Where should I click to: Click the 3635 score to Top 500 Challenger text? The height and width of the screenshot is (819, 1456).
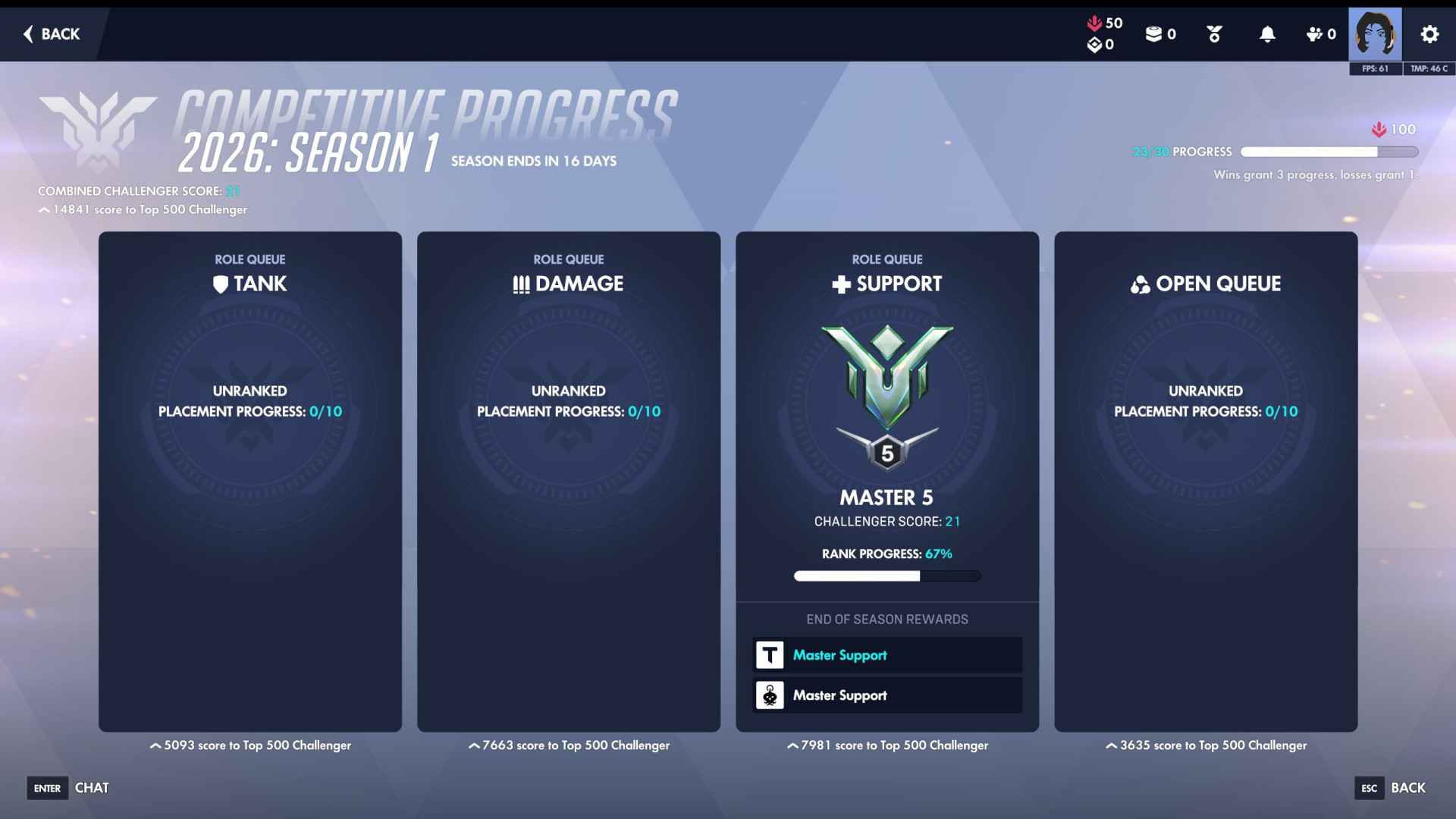(1206, 745)
